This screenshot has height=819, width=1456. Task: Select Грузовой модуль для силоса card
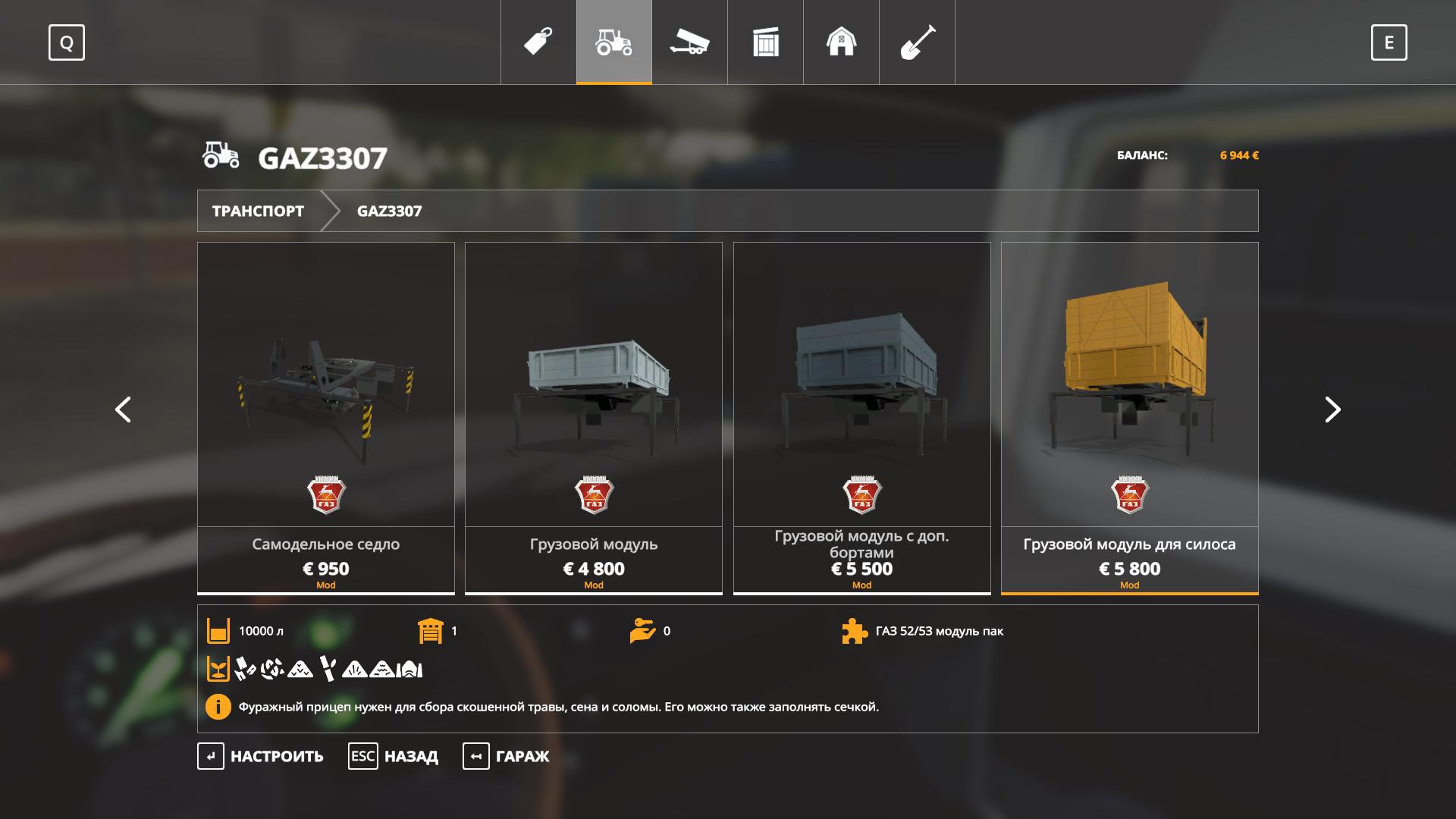click(x=1129, y=417)
